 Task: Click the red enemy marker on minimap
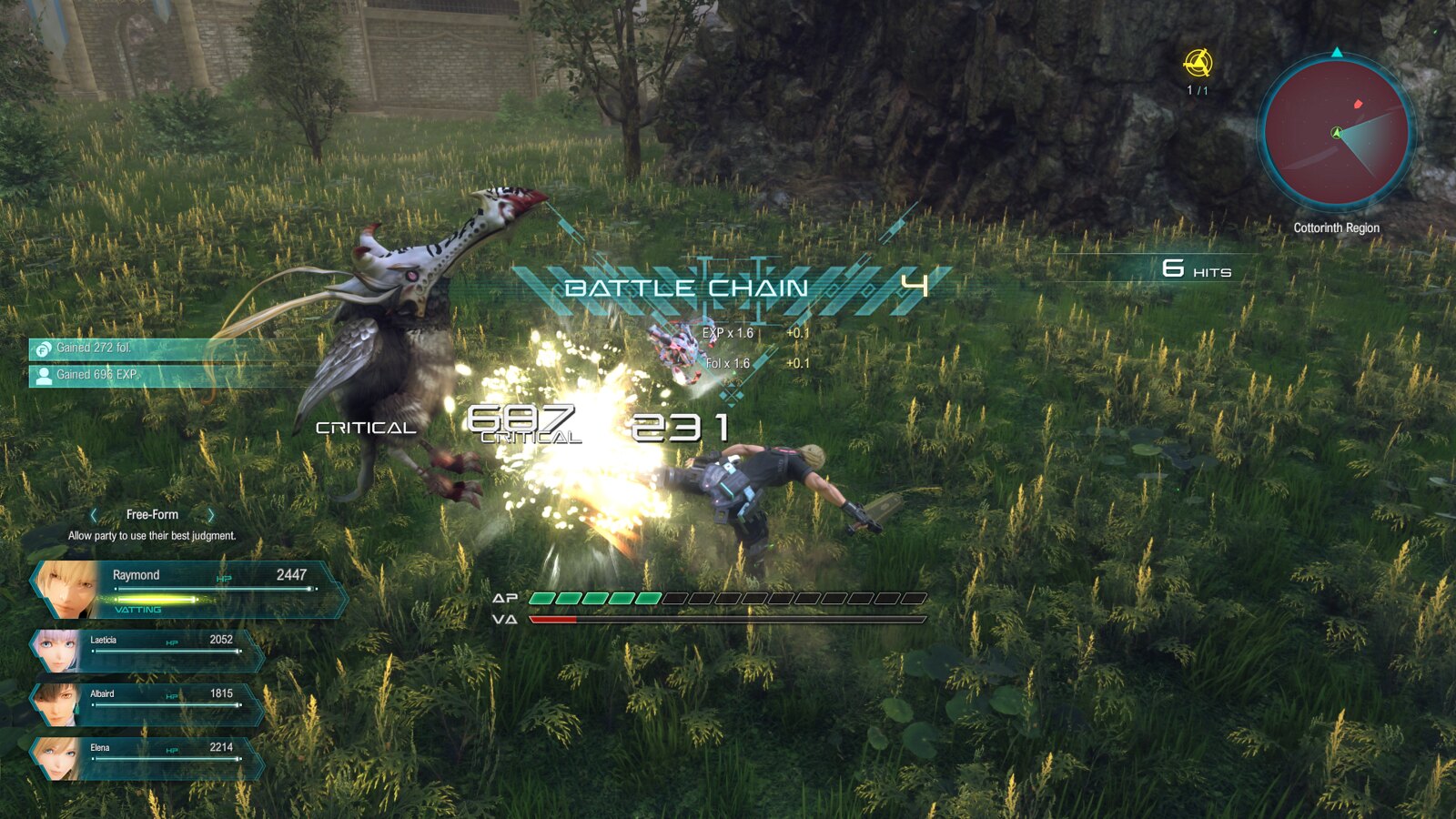pyautogui.click(x=1359, y=104)
